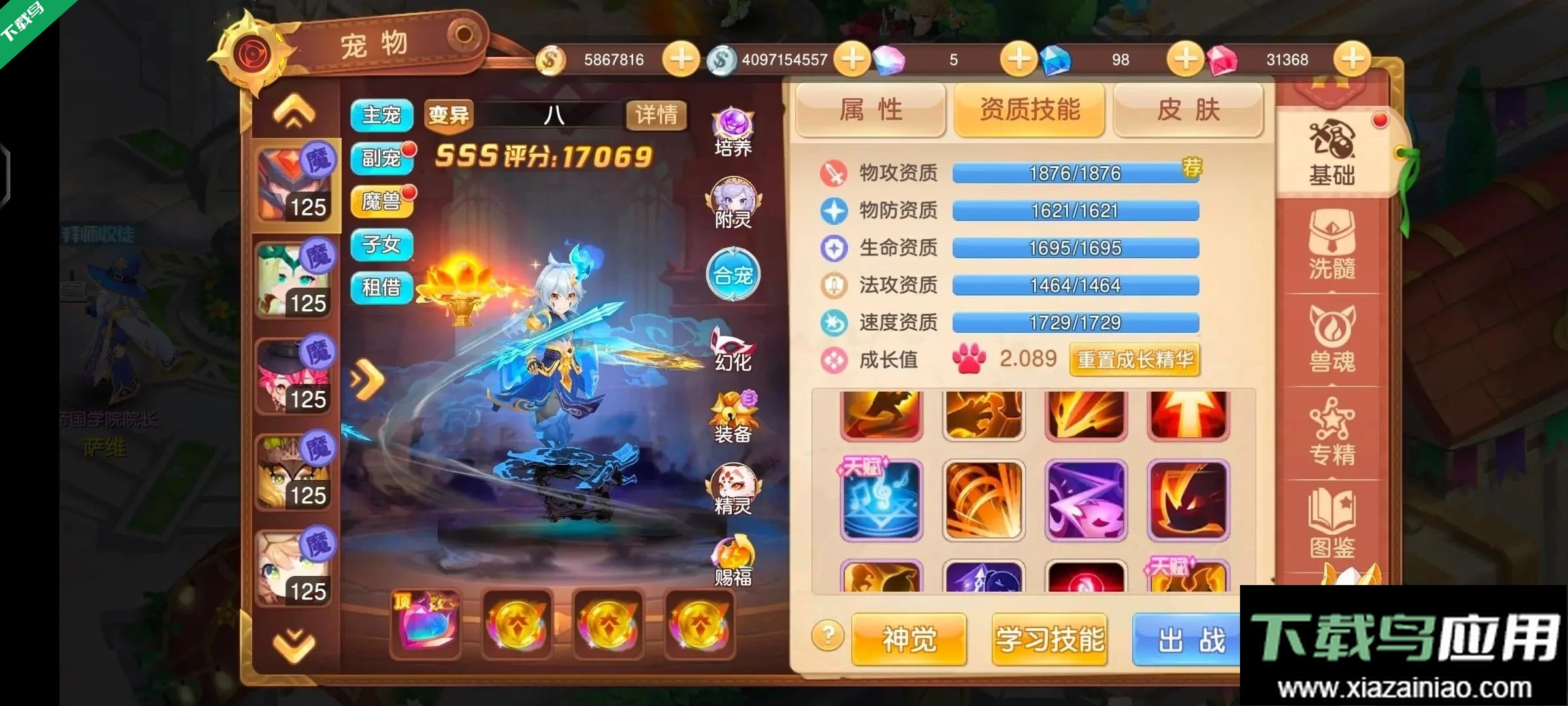Click the 速度资质 speed aptitude bar

[1075, 323]
